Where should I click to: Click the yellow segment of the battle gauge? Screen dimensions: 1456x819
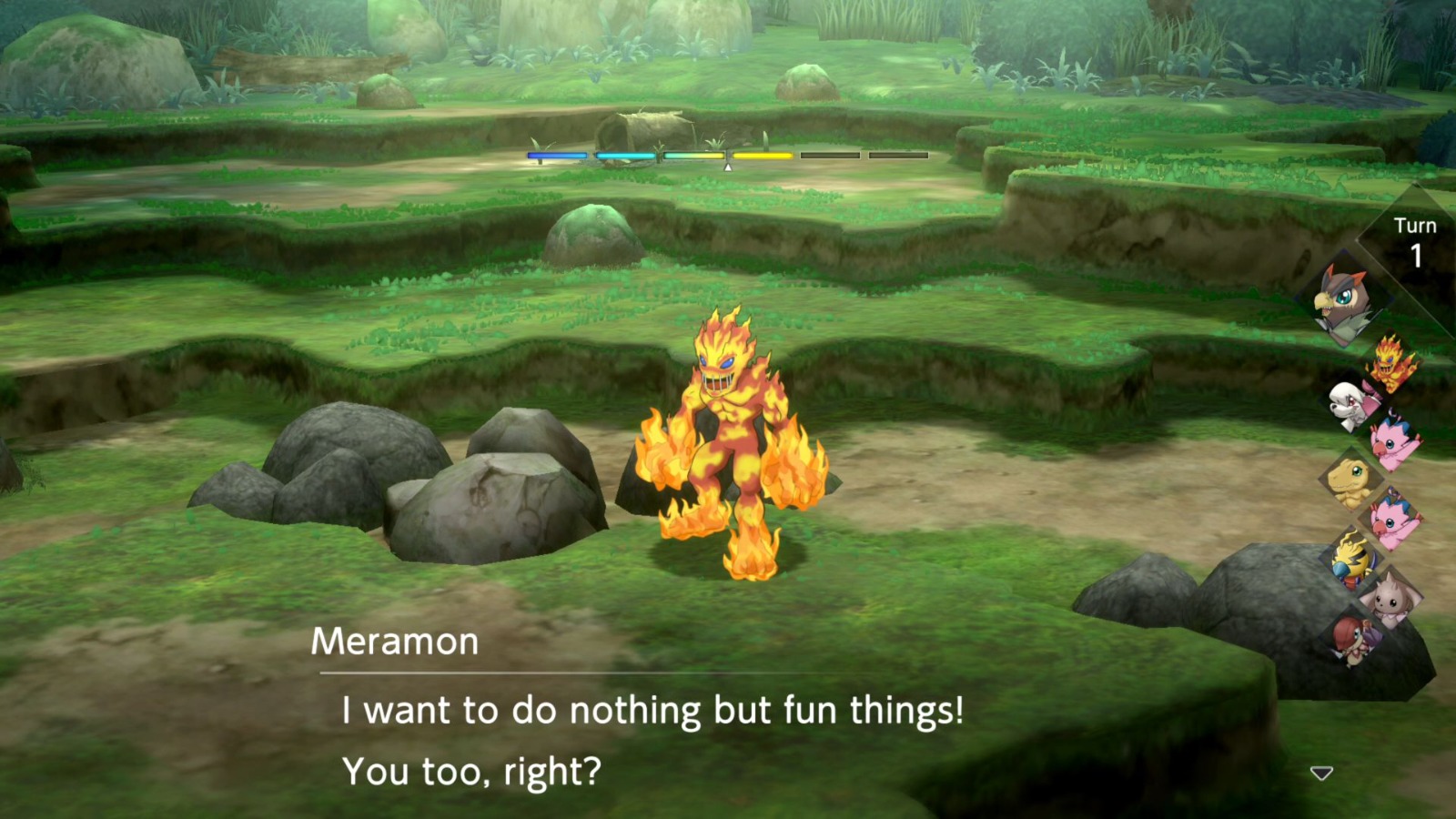[763, 157]
